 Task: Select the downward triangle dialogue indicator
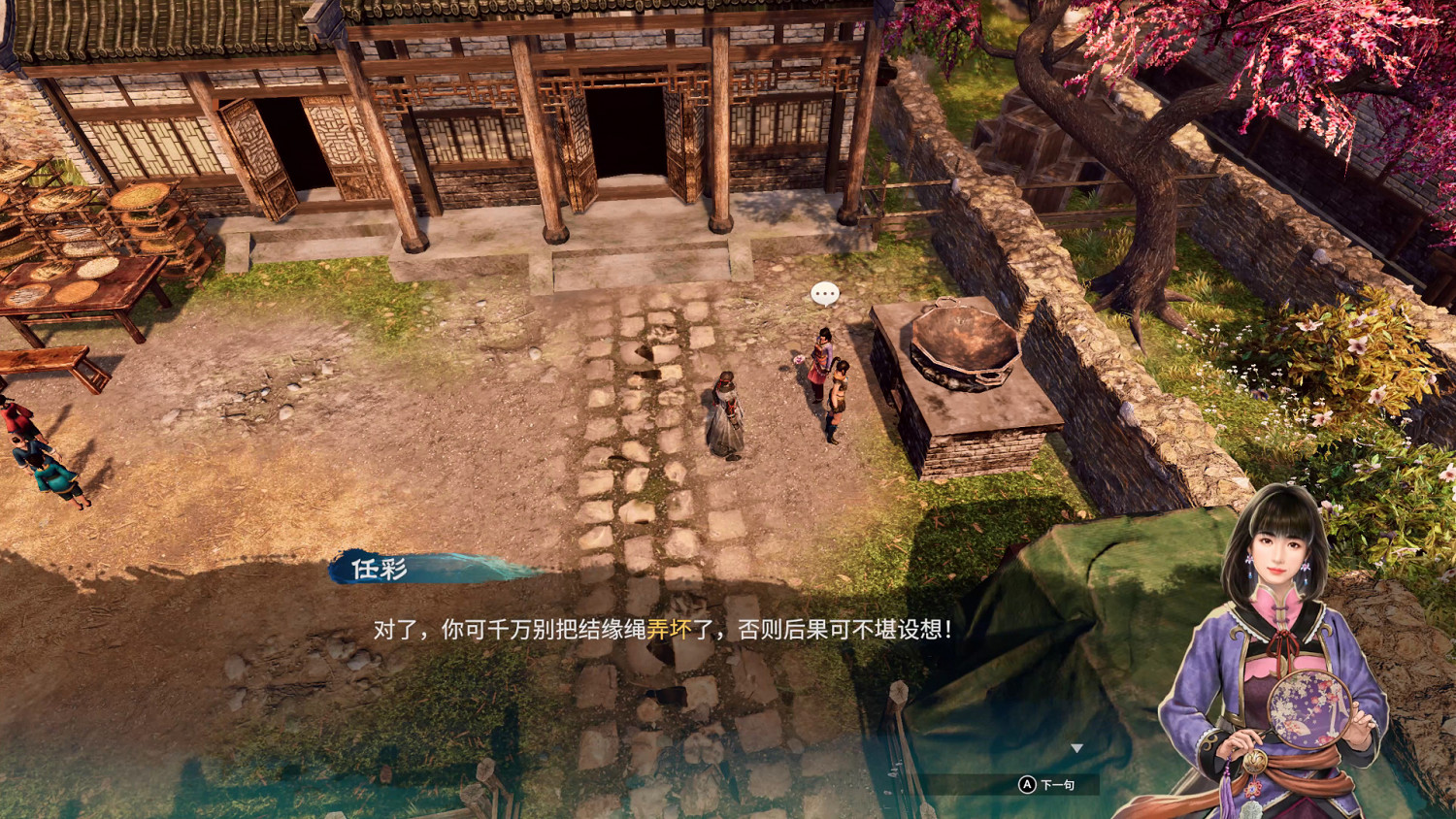click(1077, 747)
